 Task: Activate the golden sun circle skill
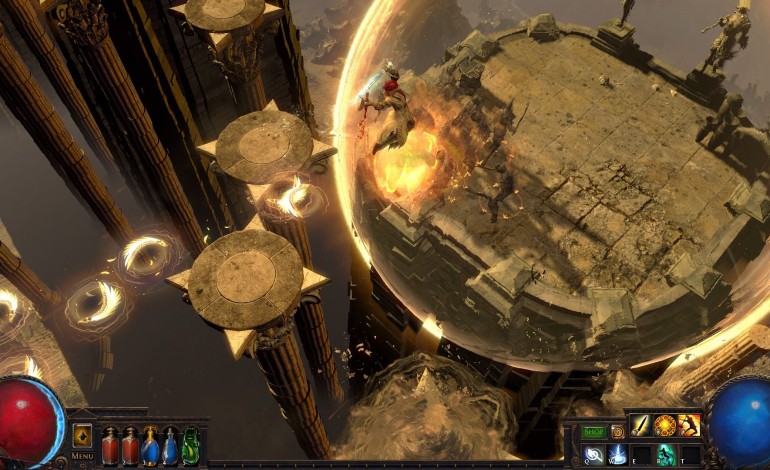(x=664, y=426)
